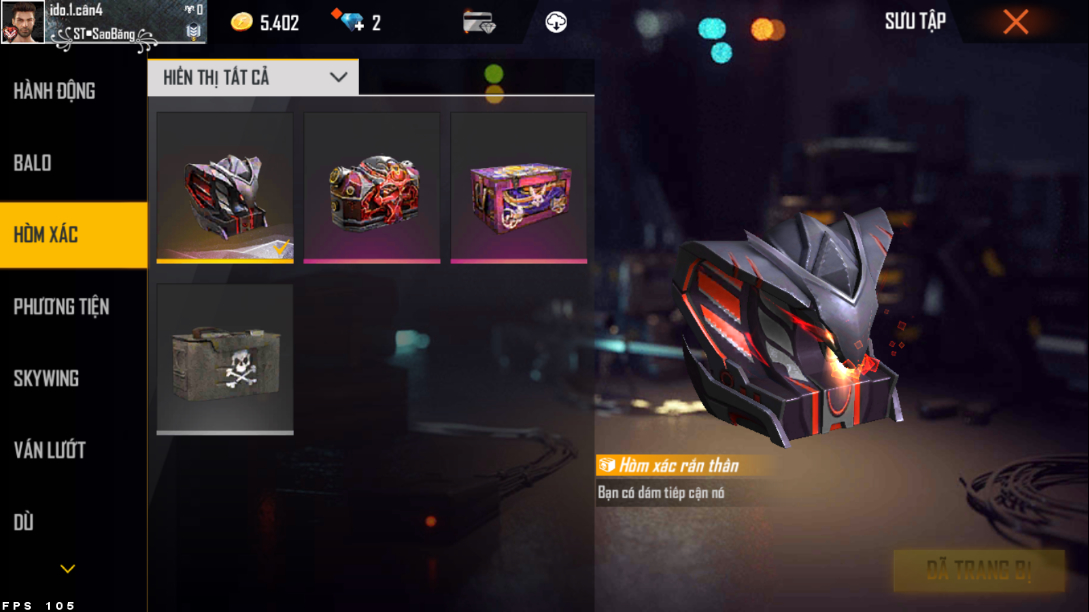Show the Phương Tiện category
Image resolution: width=1089 pixels, height=612 pixels.
pyautogui.click(x=61, y=307)
